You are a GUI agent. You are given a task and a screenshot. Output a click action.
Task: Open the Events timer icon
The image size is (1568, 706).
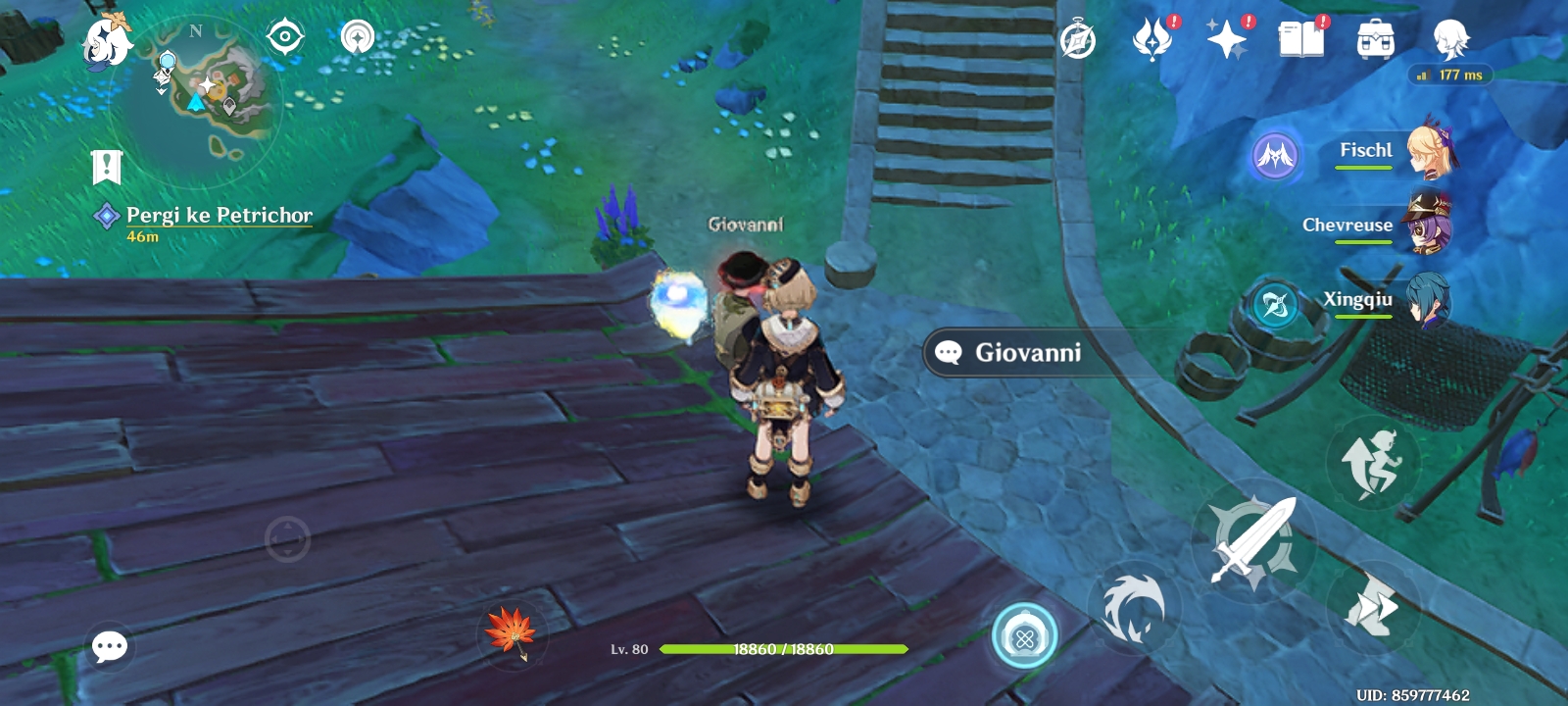pos(1077,38)
